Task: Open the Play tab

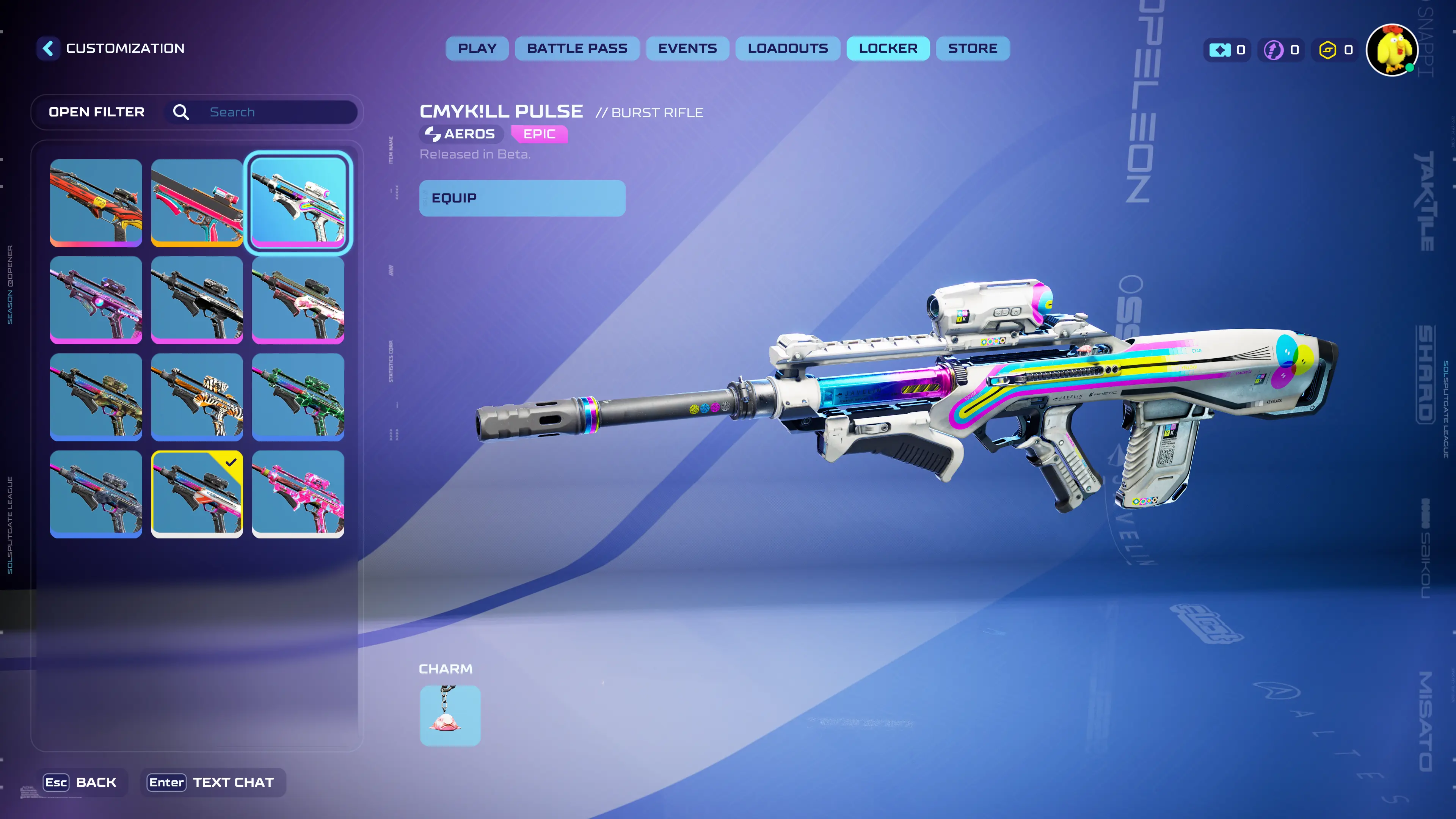Action: 477,49
